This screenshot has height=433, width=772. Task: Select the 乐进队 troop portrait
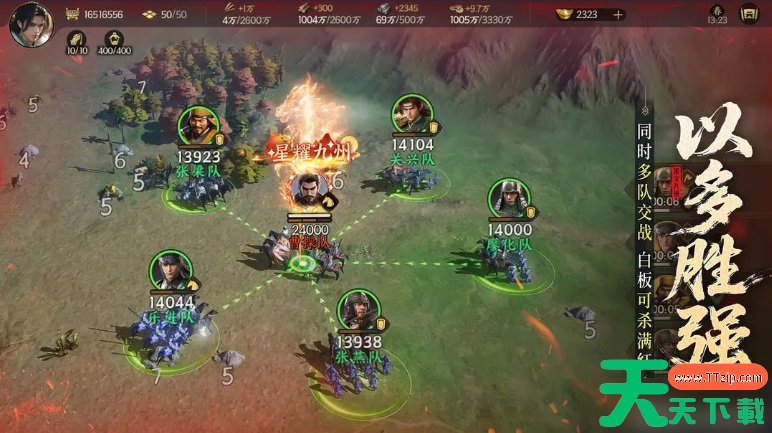(x=170, y=271)
